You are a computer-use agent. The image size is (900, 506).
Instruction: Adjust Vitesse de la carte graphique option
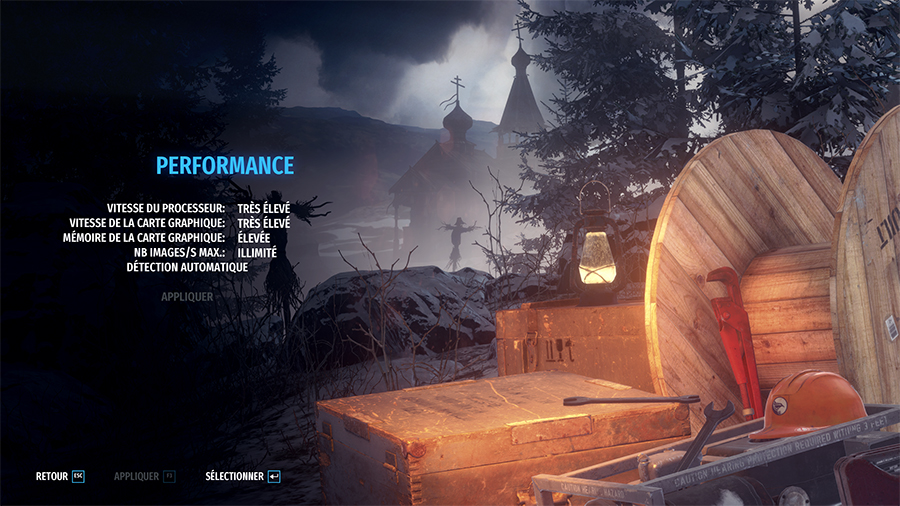pyautogui.click(x=264, y=223)
